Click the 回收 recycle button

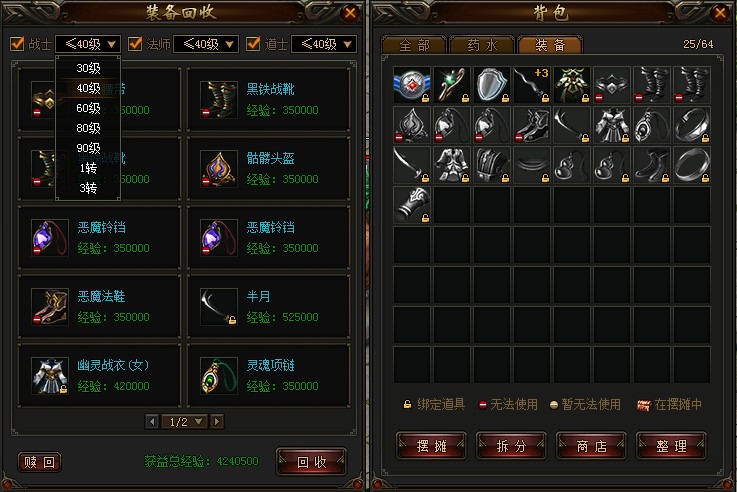pyautogui.click(x=310, y=461)
